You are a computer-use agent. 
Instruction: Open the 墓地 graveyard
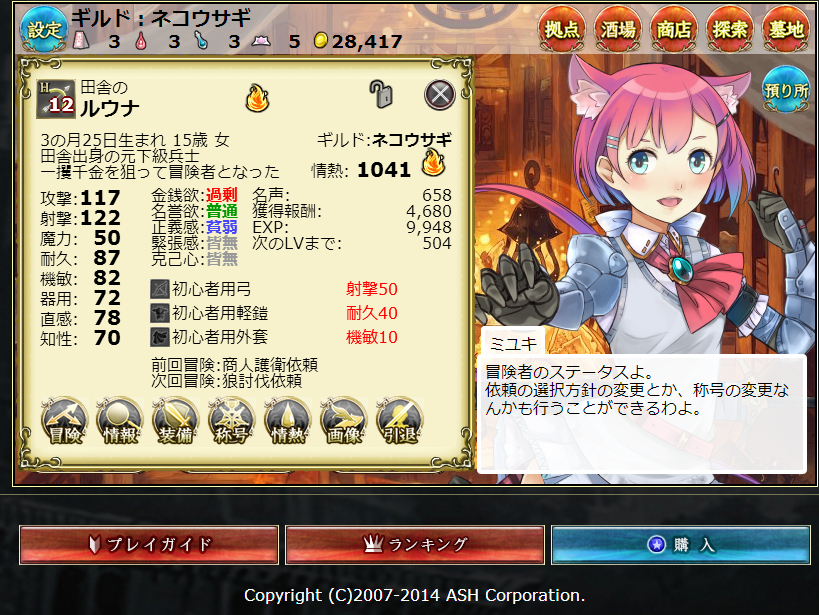click(x=785, y=30)
